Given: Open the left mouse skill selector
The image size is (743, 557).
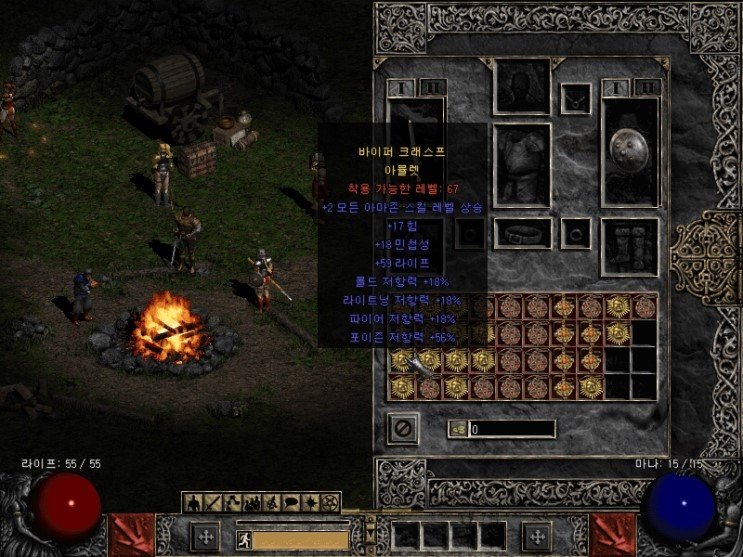Looking at the screenshot, I should (x=205, y=536).
